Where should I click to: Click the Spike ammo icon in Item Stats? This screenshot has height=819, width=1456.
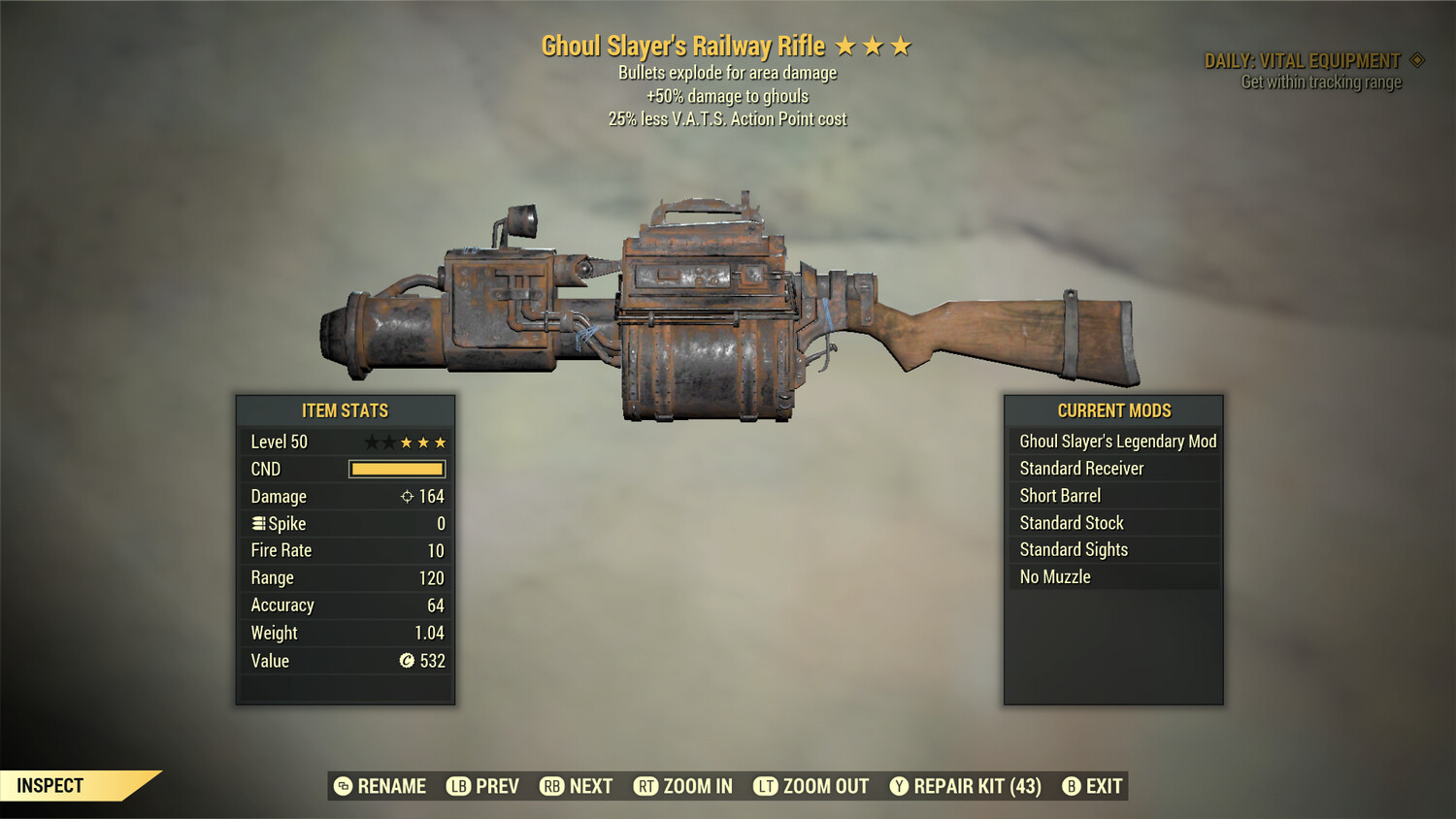coord(257,523)
